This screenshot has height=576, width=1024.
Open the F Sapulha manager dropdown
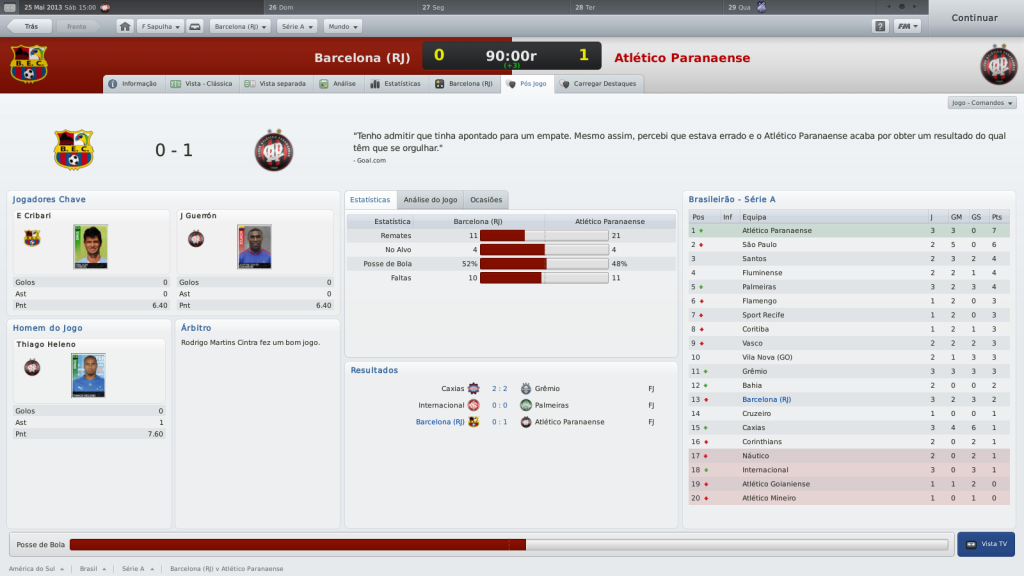click(160, 27)
